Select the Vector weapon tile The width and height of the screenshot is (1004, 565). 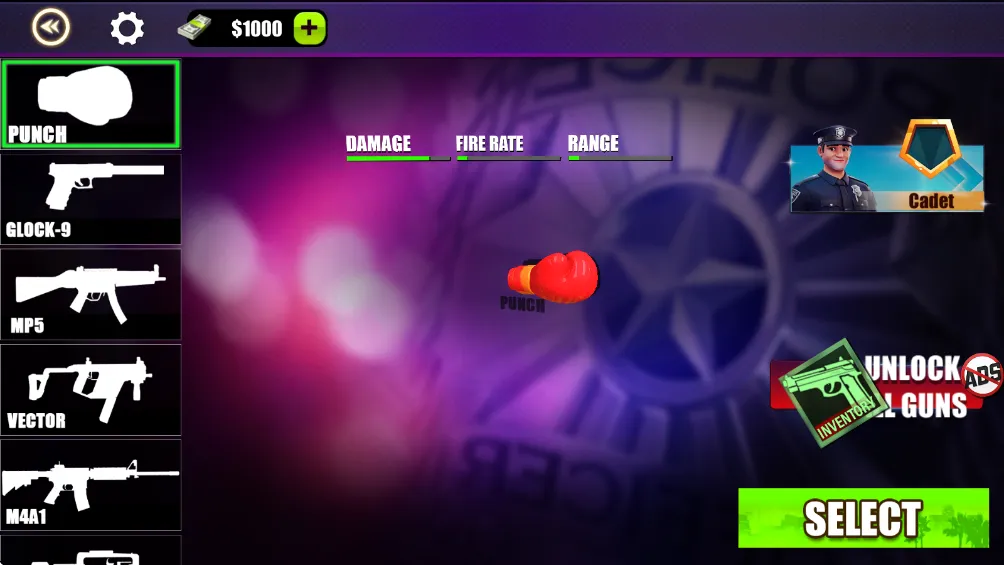coord(91,389)
